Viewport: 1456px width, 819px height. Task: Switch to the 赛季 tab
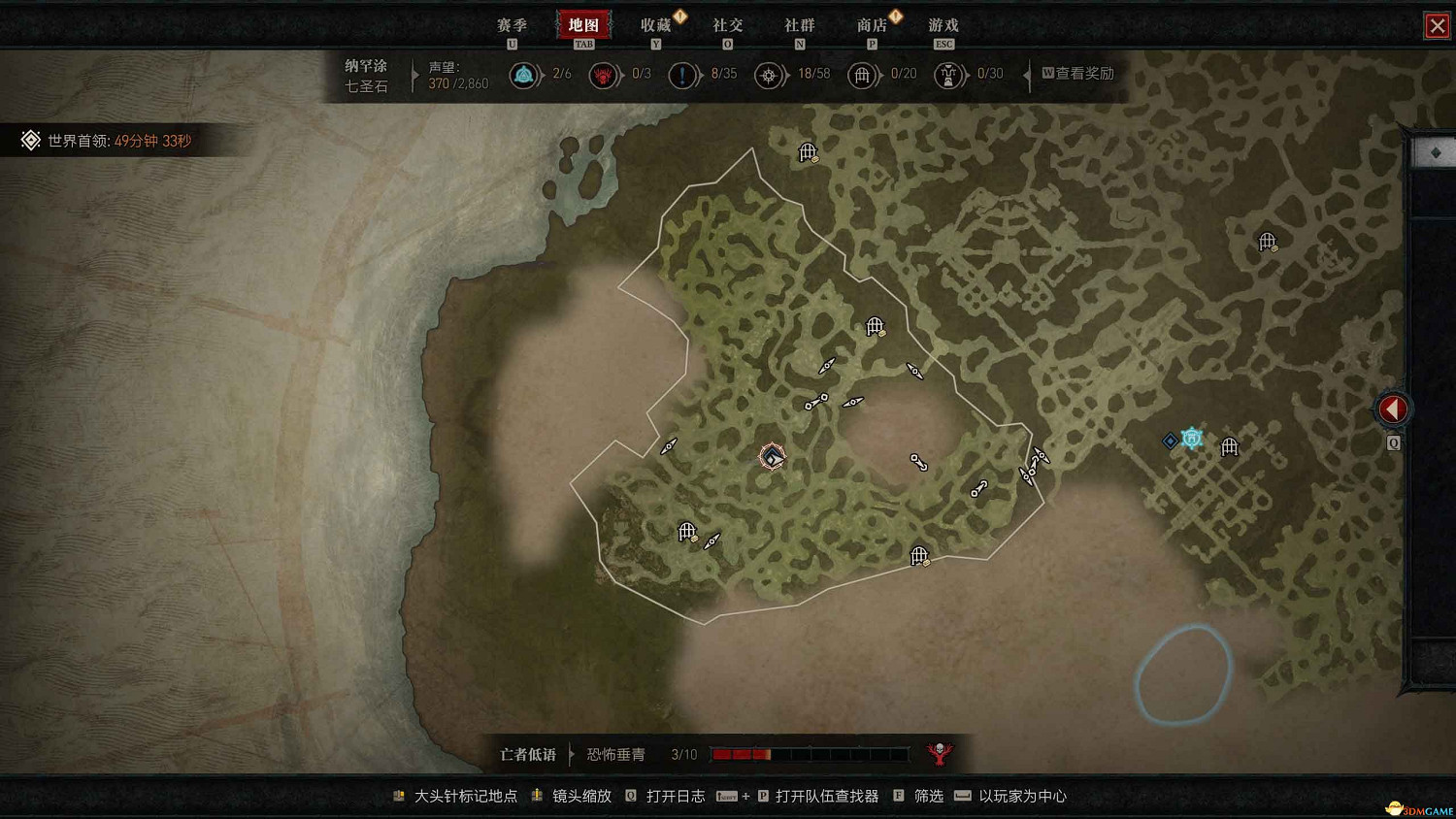511,24
